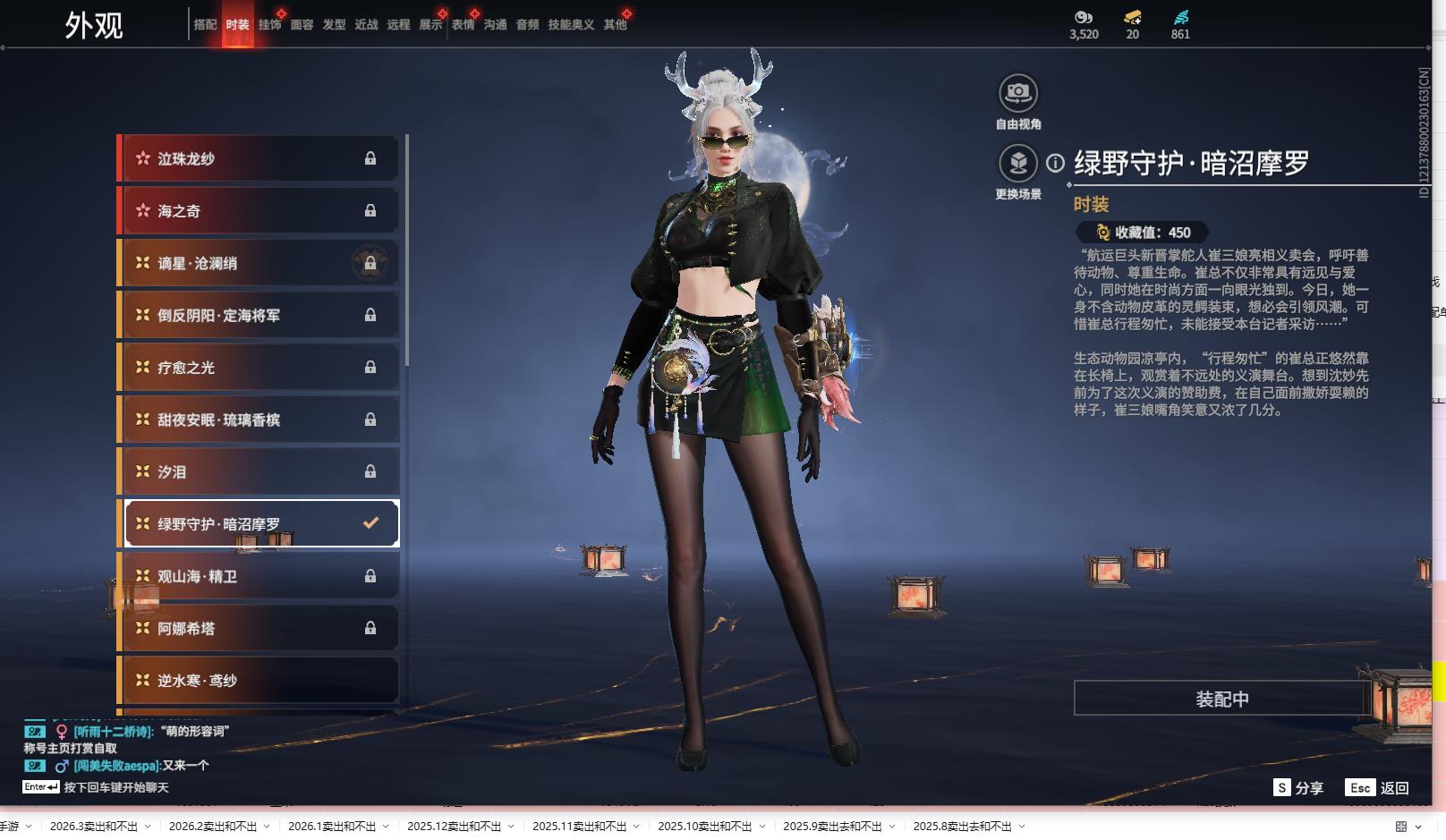This screenshot has height=840, width=1446.
Task: Select the 泣珠龙纱 outfit
Action: tap(259, 158)
